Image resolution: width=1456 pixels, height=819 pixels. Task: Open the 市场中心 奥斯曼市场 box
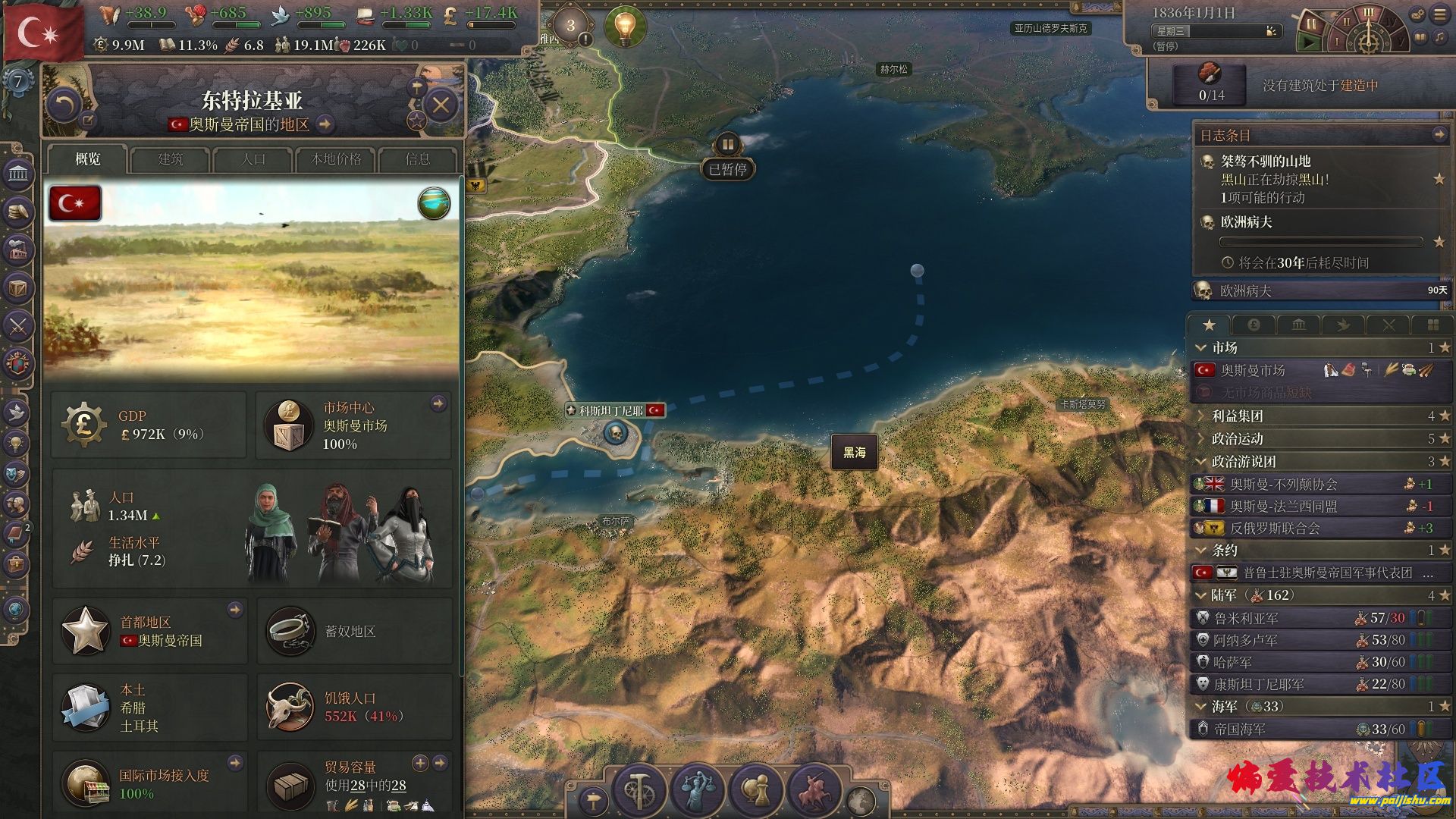(x=353, y=425)
